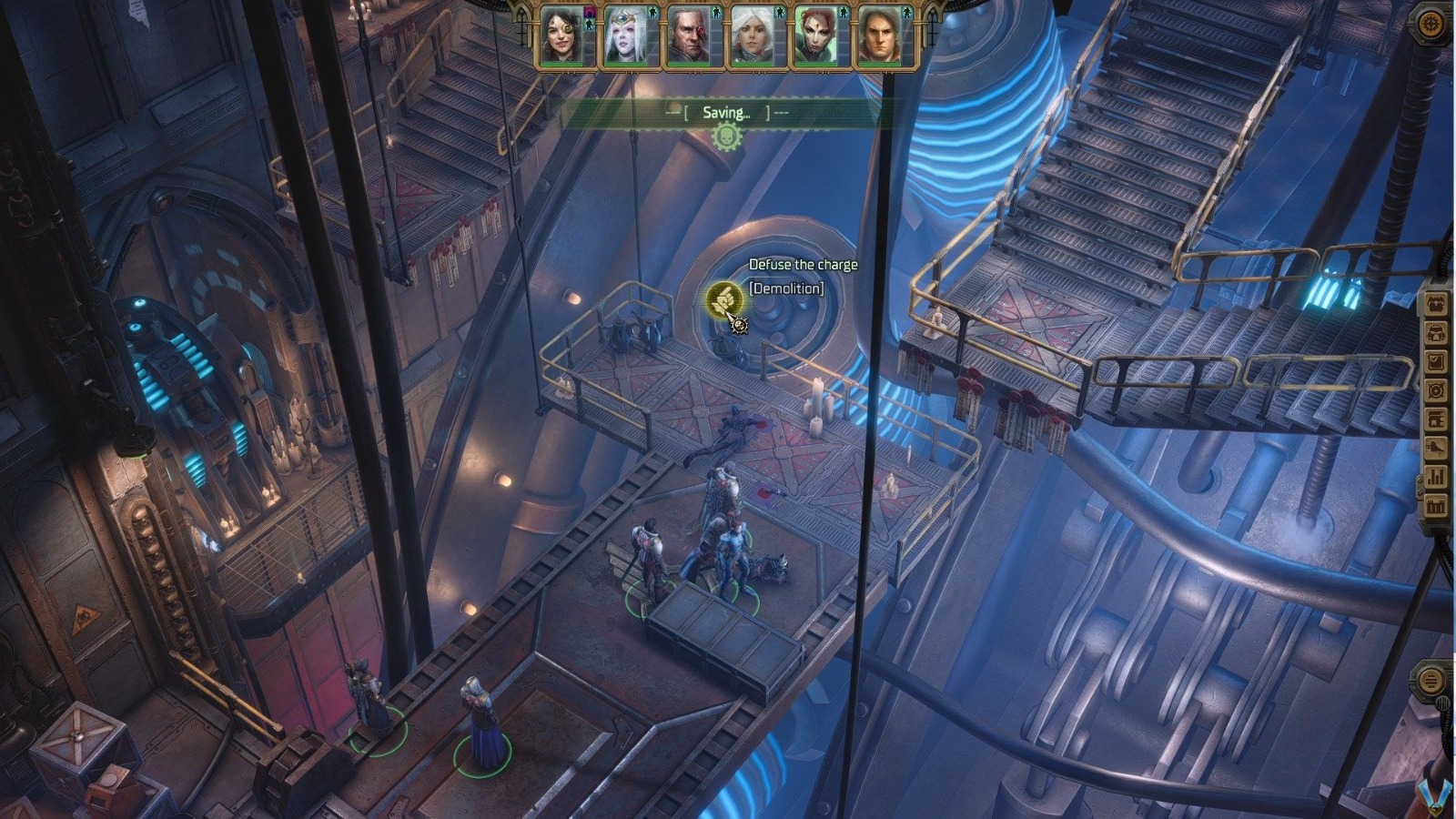Open the inventory chest menu button
1456x819 pixels.
pos(1436,305)
